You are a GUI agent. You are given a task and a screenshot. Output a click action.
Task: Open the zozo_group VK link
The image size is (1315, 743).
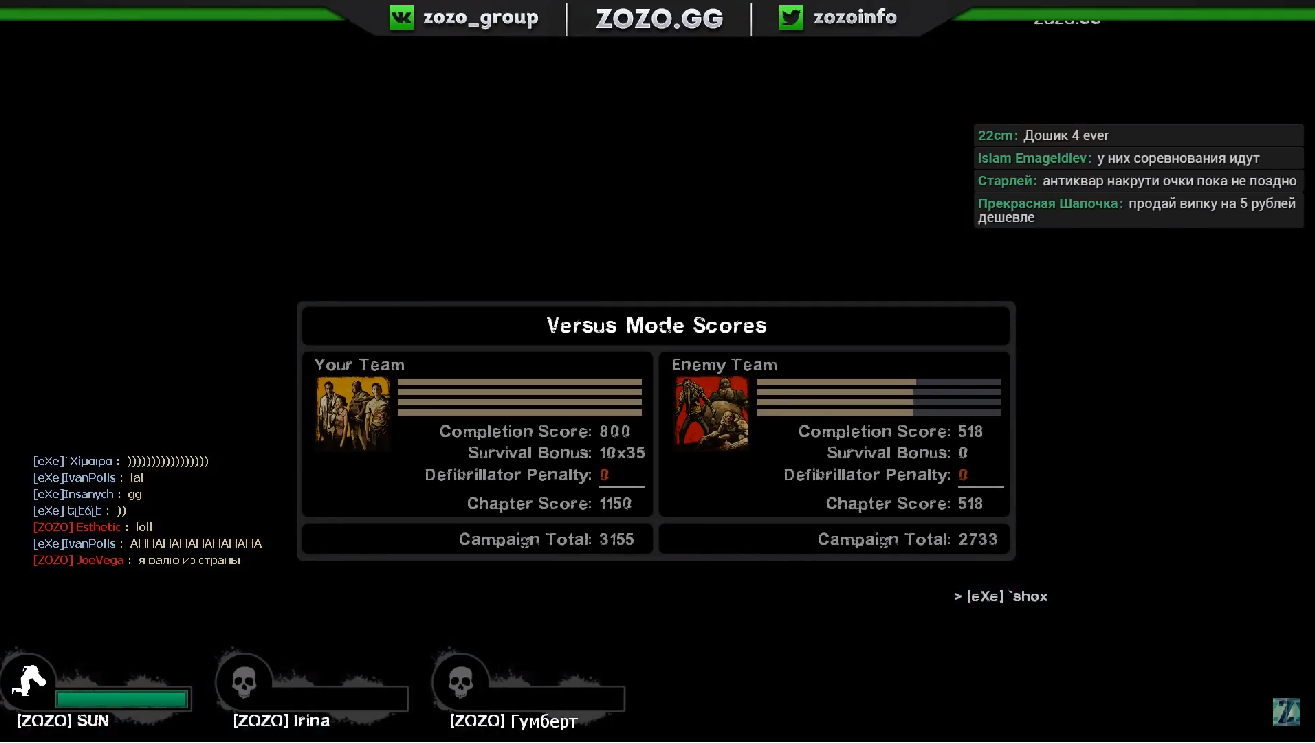click(464, 18)
